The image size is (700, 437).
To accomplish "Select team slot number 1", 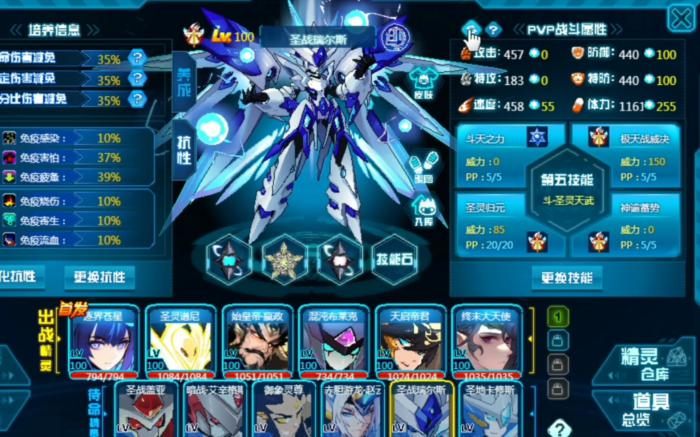I will click(559, 317).
